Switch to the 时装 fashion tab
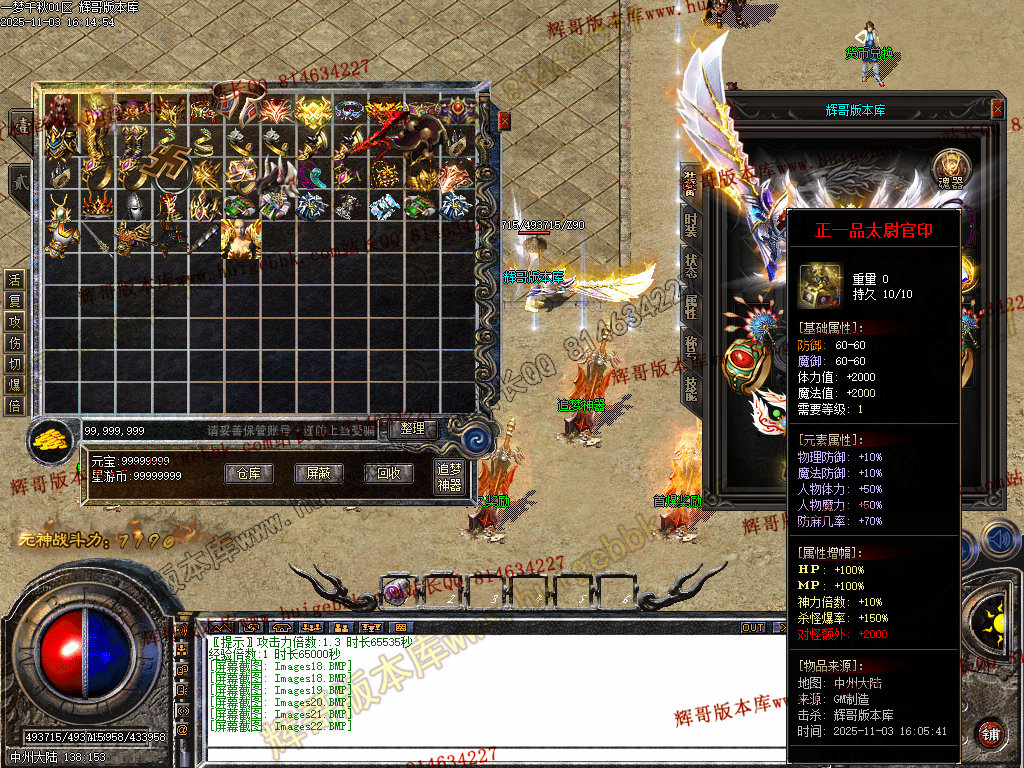This screenshot has width=1024, height=768. [x=691, y=224]
